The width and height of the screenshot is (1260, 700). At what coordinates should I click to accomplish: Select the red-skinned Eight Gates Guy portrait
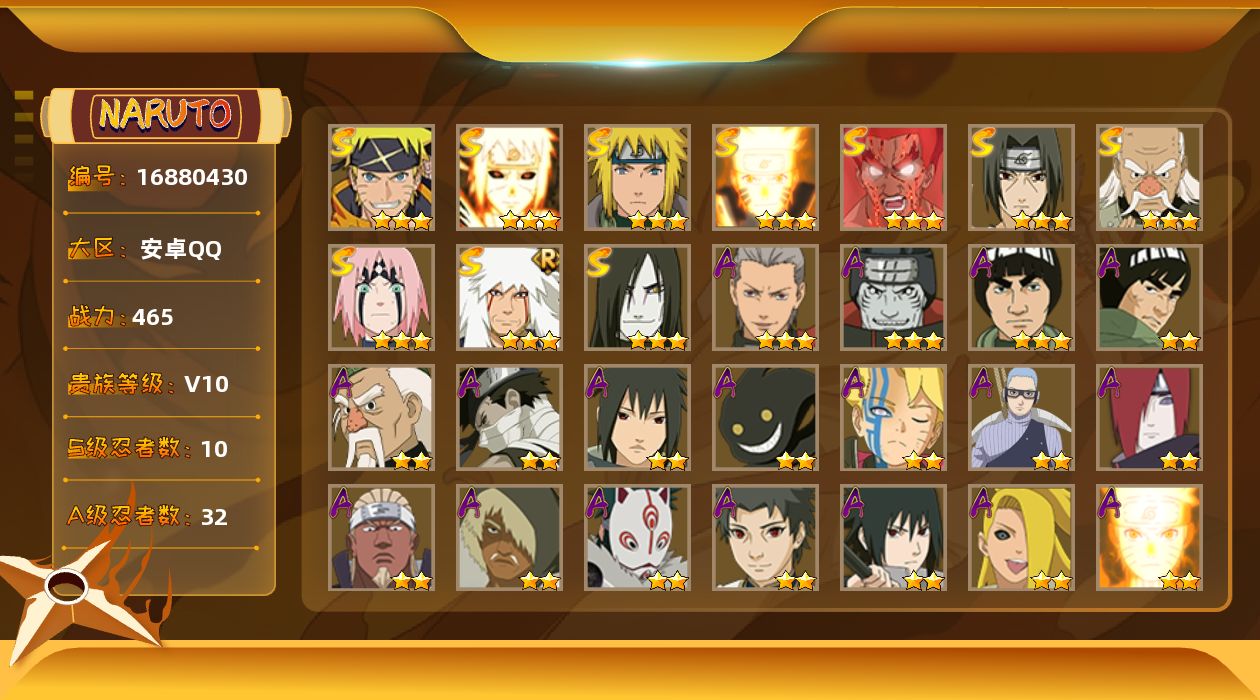(893, 177)
